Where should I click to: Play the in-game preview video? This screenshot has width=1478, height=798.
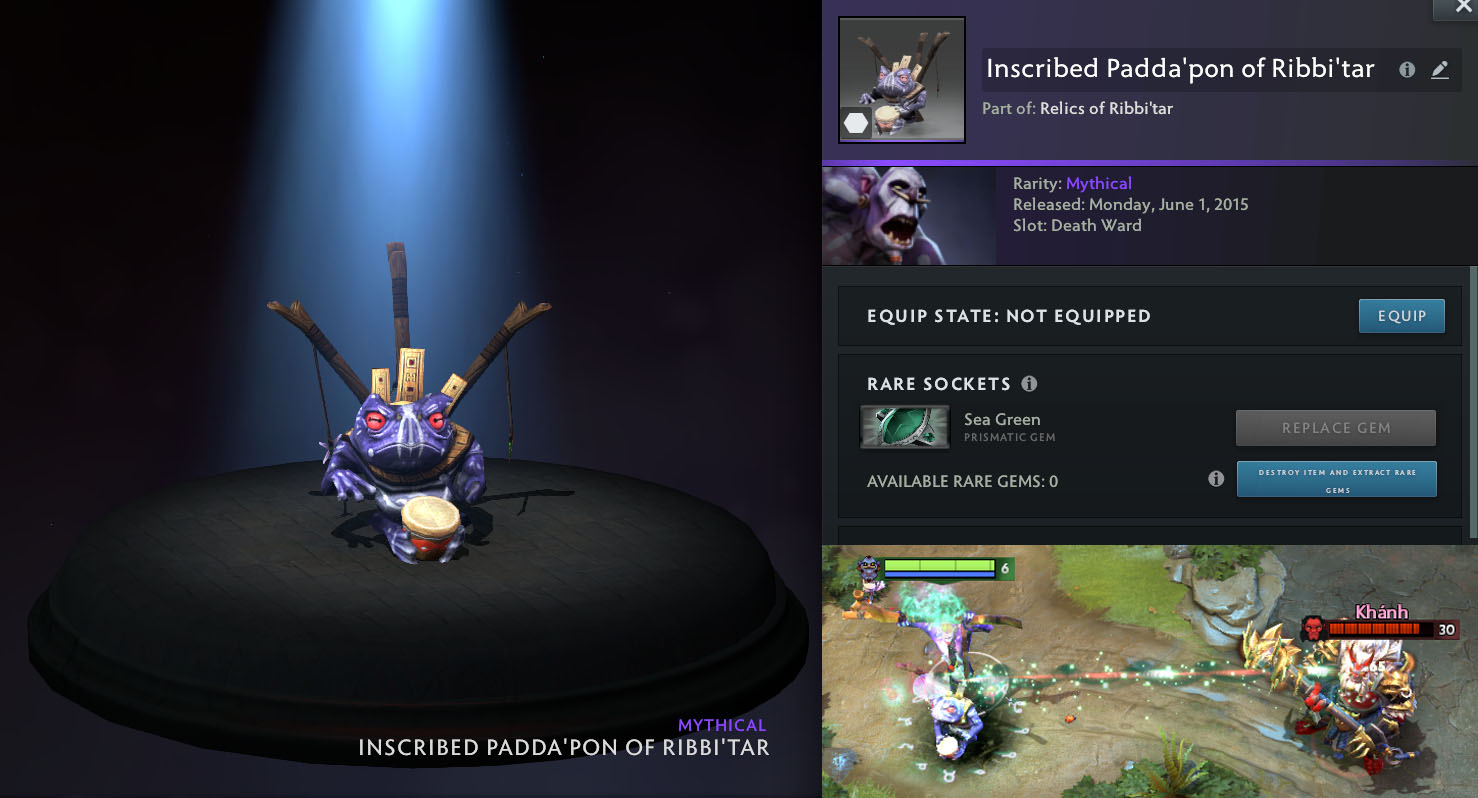point(1149,671)
